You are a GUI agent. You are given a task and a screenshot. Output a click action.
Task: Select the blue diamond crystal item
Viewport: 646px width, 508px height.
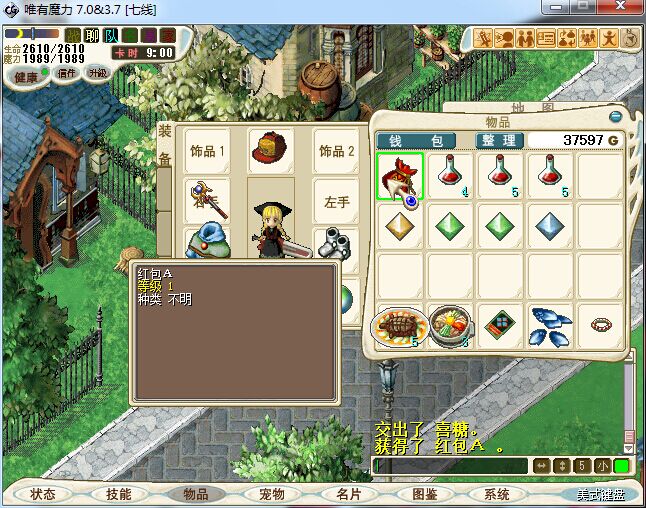tap(551, 226)
